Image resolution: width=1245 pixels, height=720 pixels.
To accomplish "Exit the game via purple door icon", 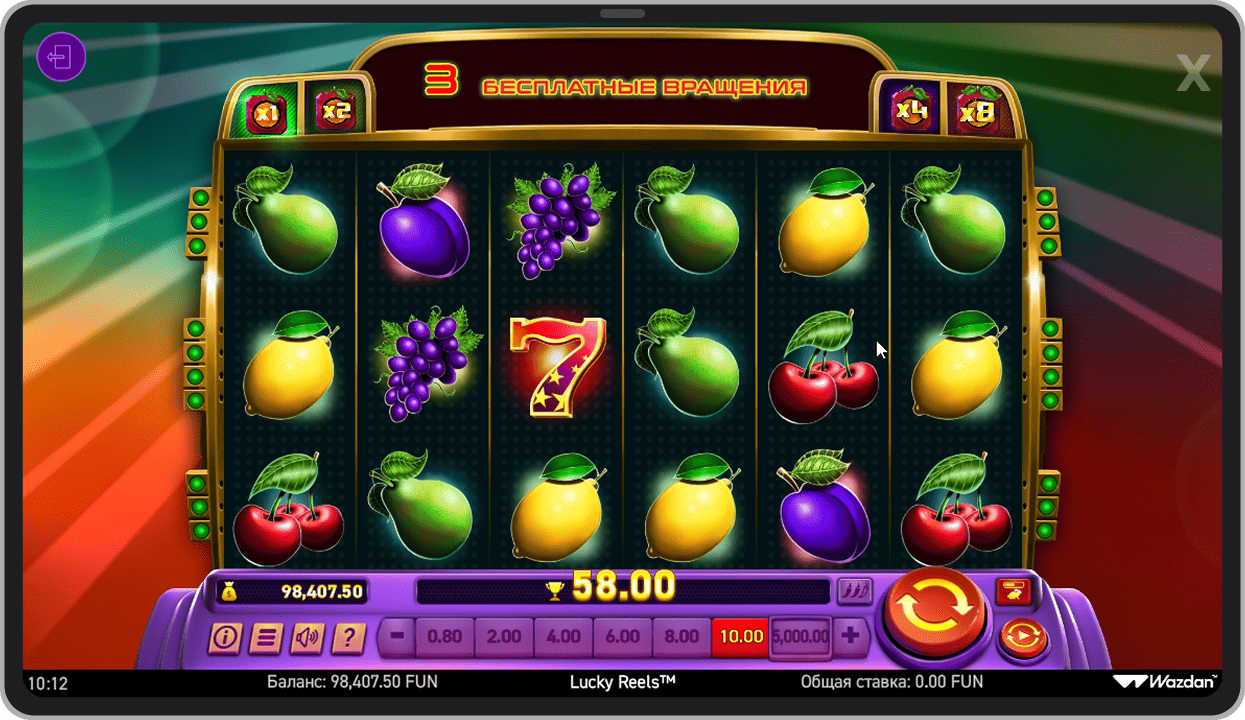I will (61, 57).
